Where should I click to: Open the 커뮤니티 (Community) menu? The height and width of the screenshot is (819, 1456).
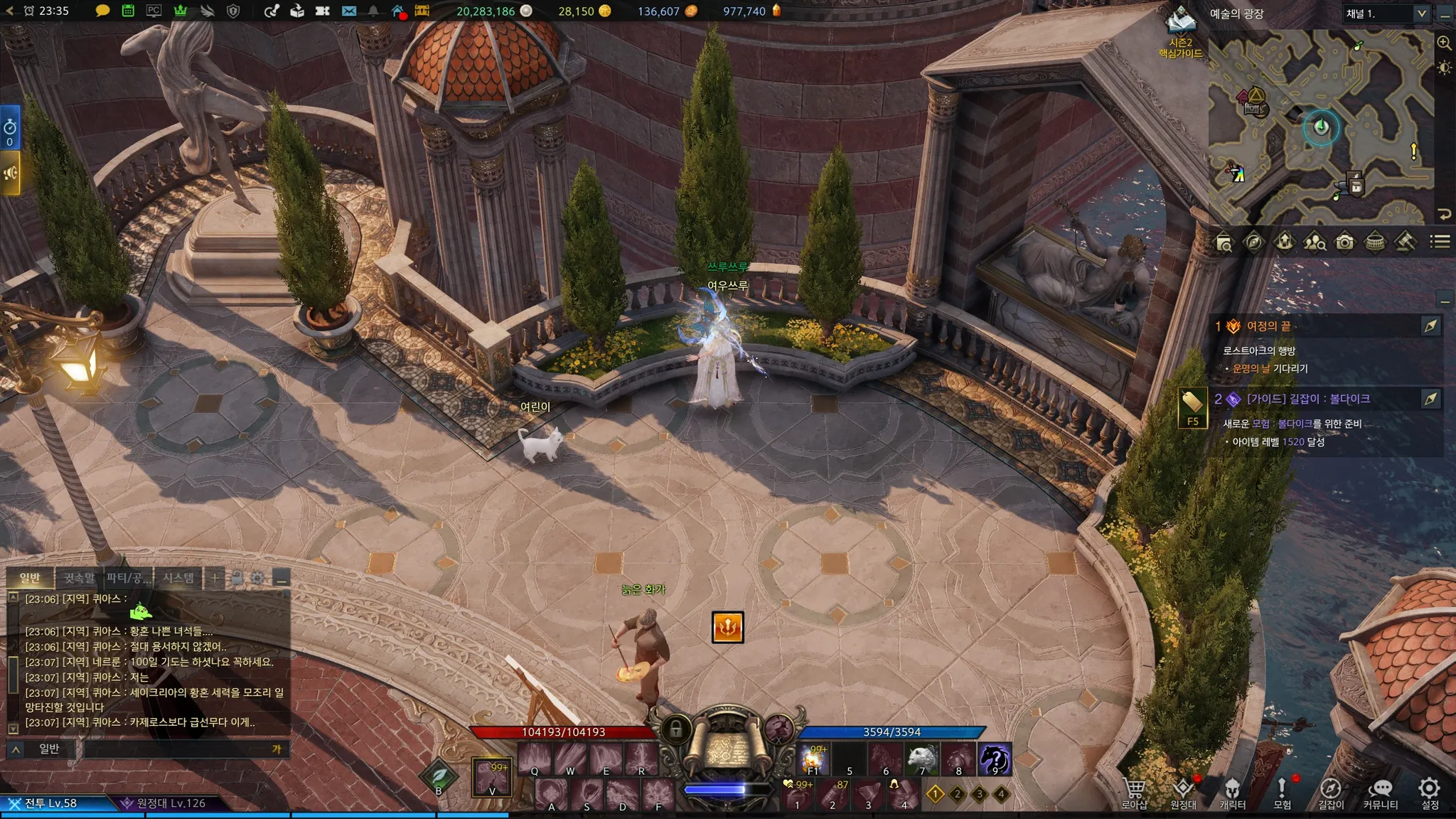tap(1380, 791)
